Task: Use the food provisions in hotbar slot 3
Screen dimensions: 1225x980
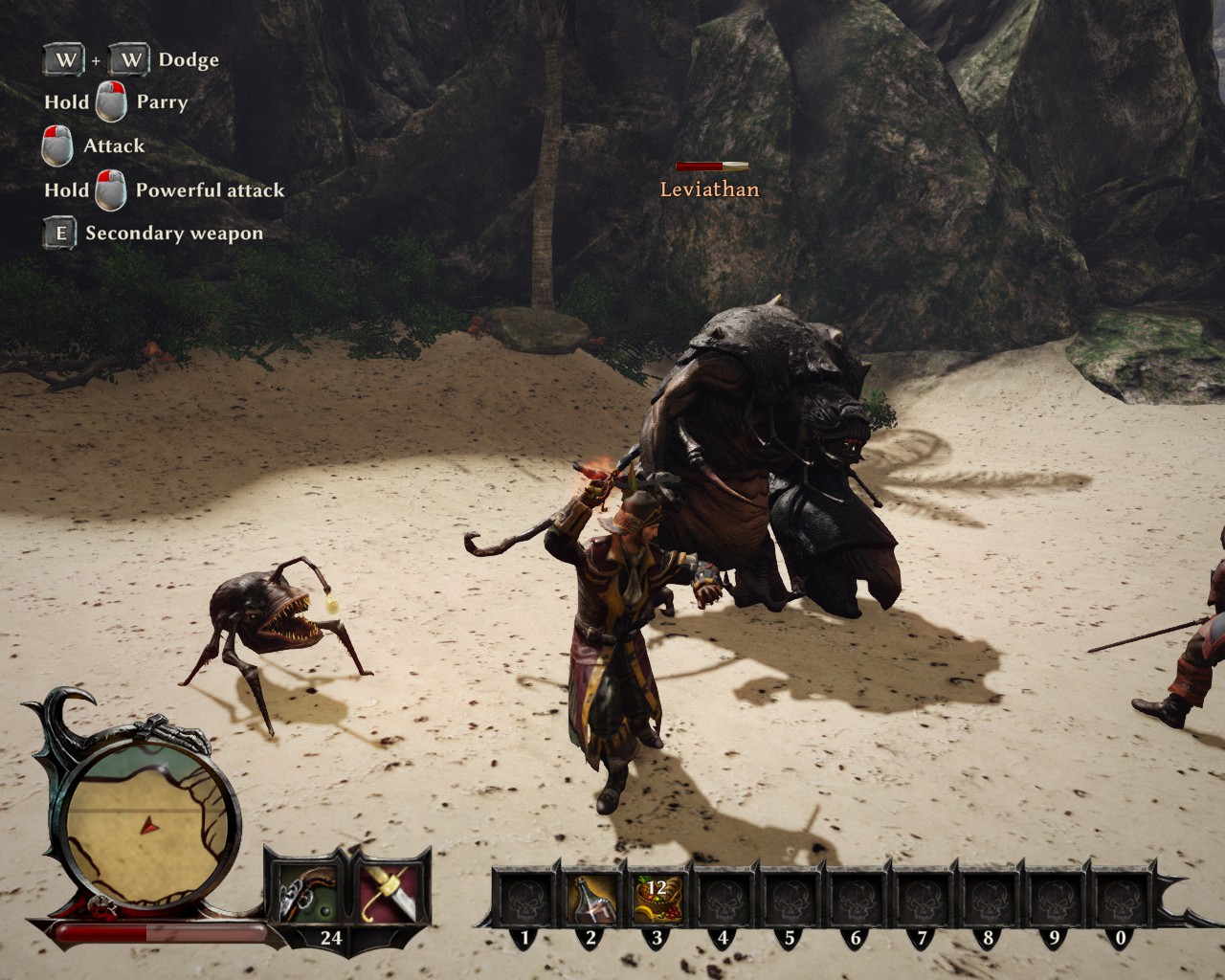Action: [x=657, y=897]
